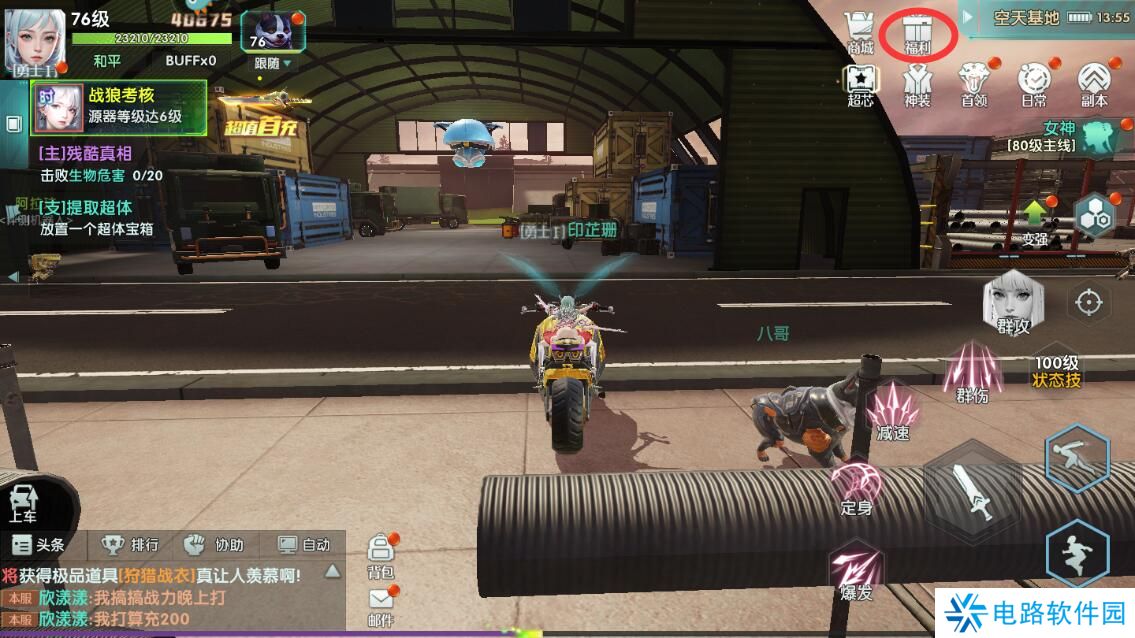Screen dimensions: 1135x638
Task: Open the 背包 backpack
Action: (x=381, y=555)
